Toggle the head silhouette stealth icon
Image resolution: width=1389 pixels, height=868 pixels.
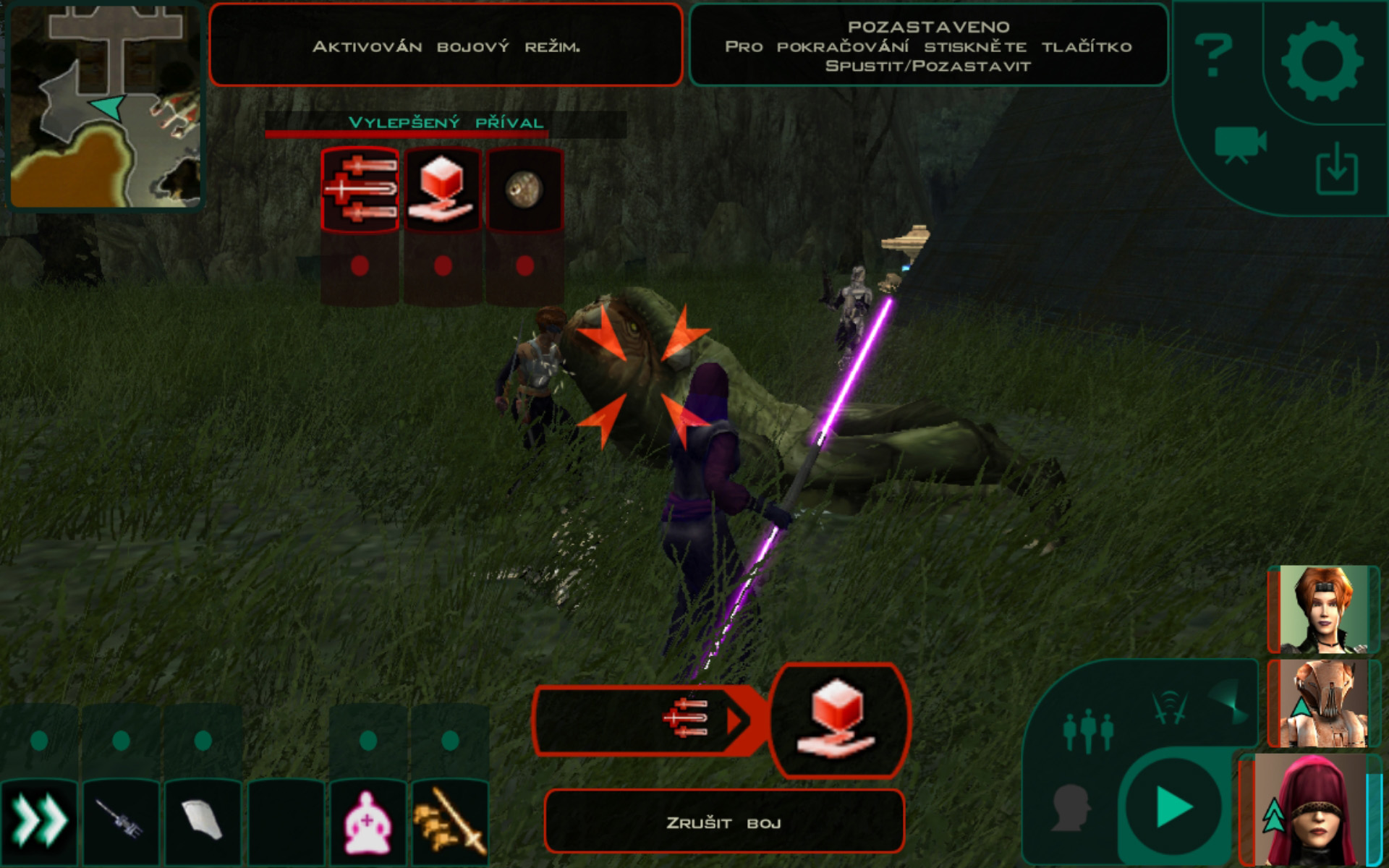[1071, 807]
